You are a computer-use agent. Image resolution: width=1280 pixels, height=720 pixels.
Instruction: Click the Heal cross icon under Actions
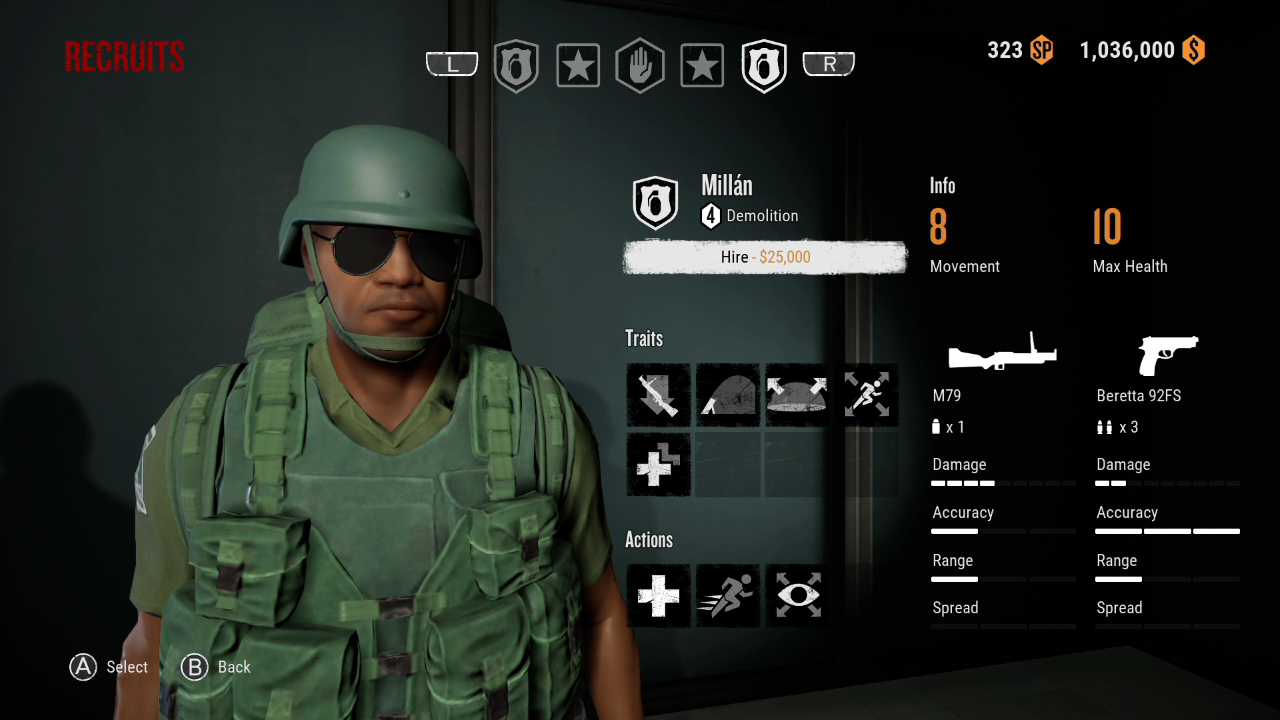click(658, 596)
